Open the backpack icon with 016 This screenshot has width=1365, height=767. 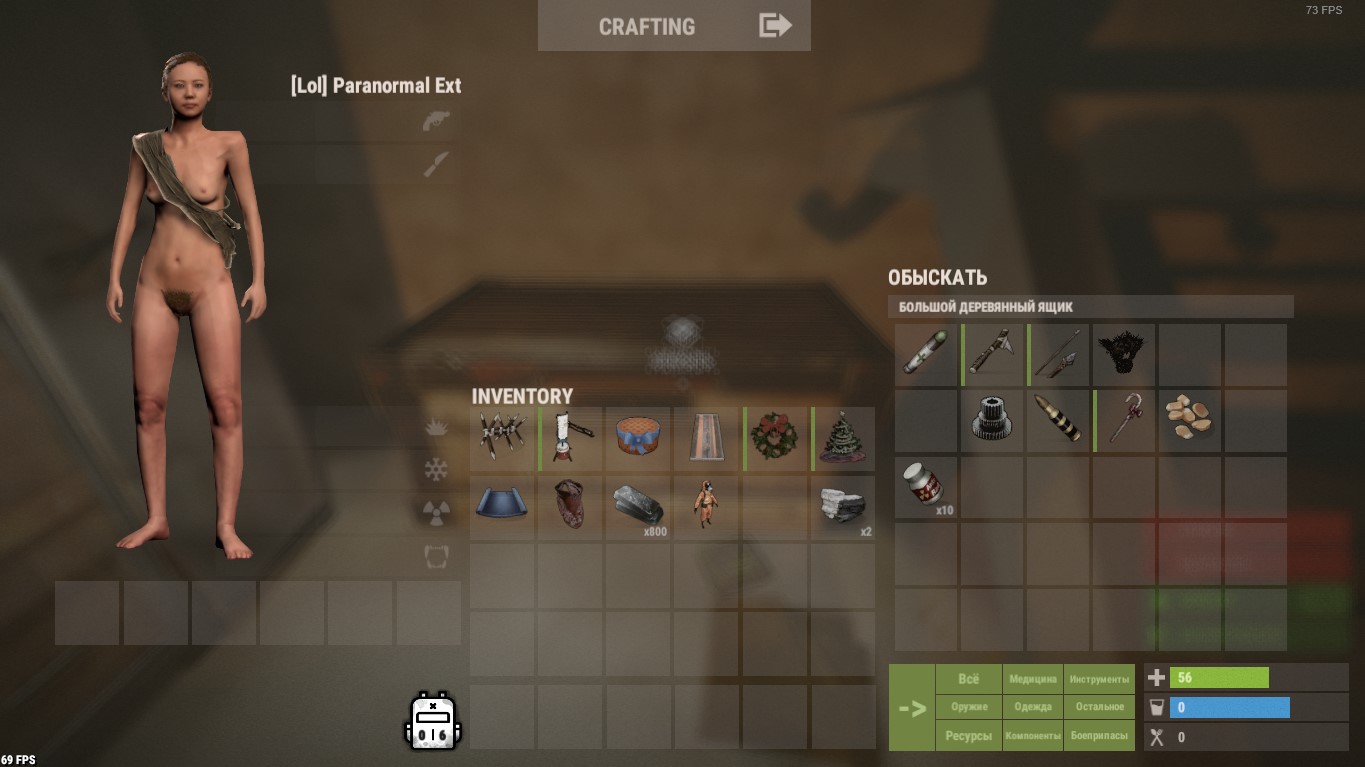[432, 720]
